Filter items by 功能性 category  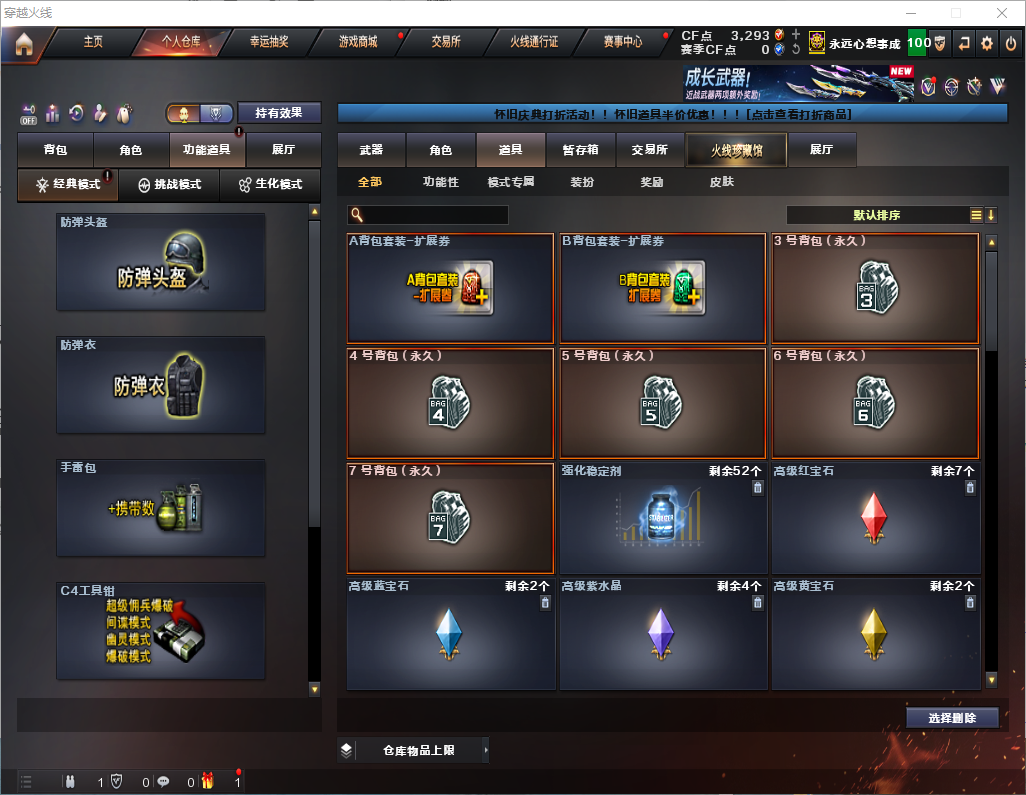[x=440, y=183]
